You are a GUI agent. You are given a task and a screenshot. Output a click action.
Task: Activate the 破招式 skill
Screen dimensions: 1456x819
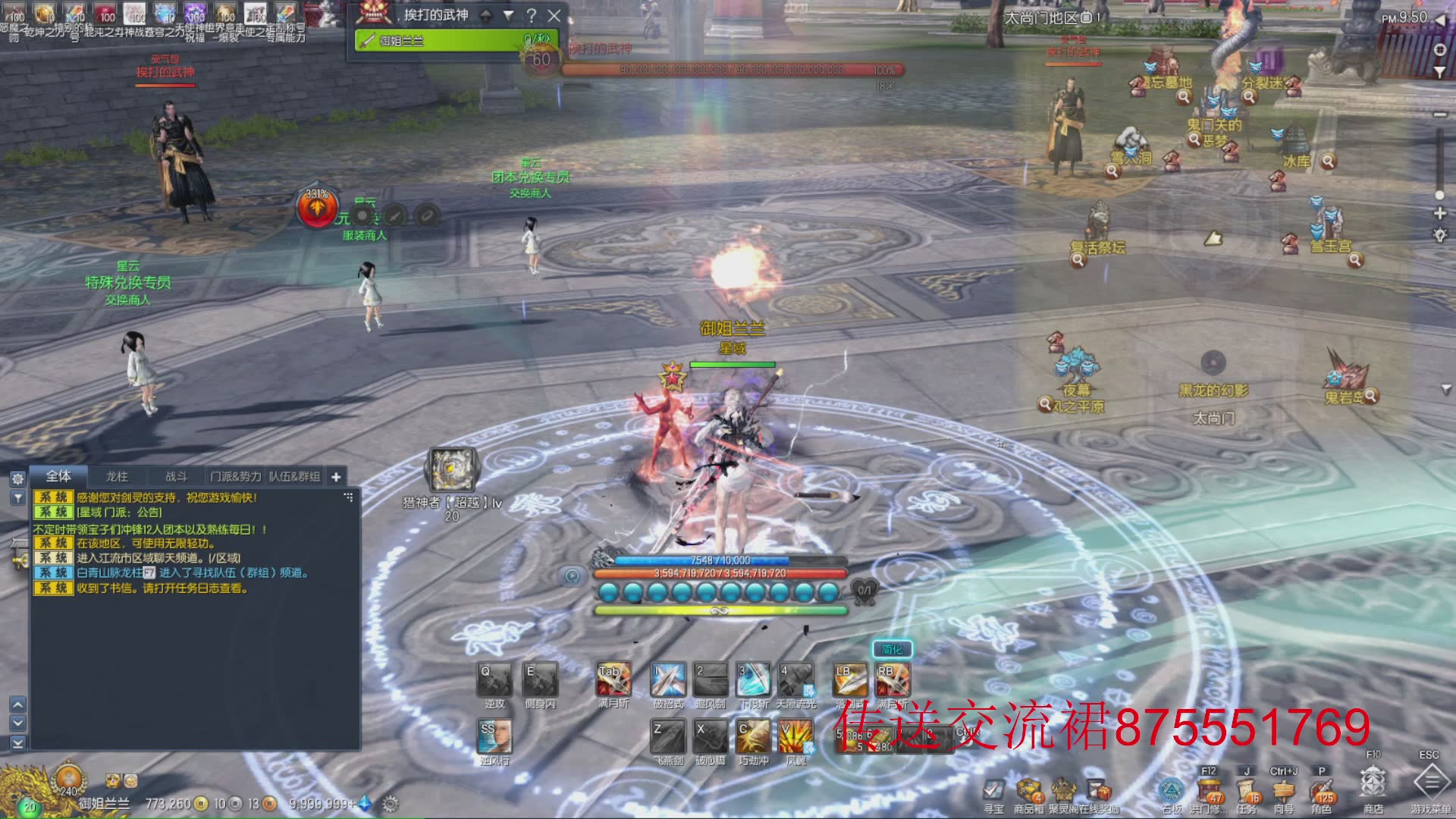[x=668, y=679]
